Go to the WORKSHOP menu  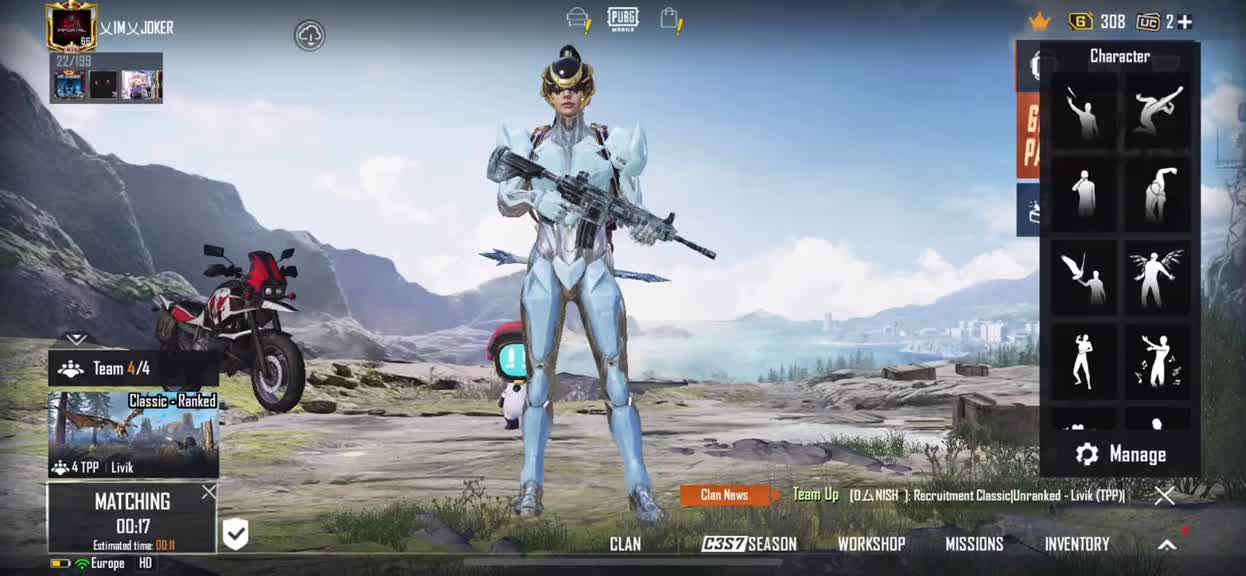click(871, 544)
